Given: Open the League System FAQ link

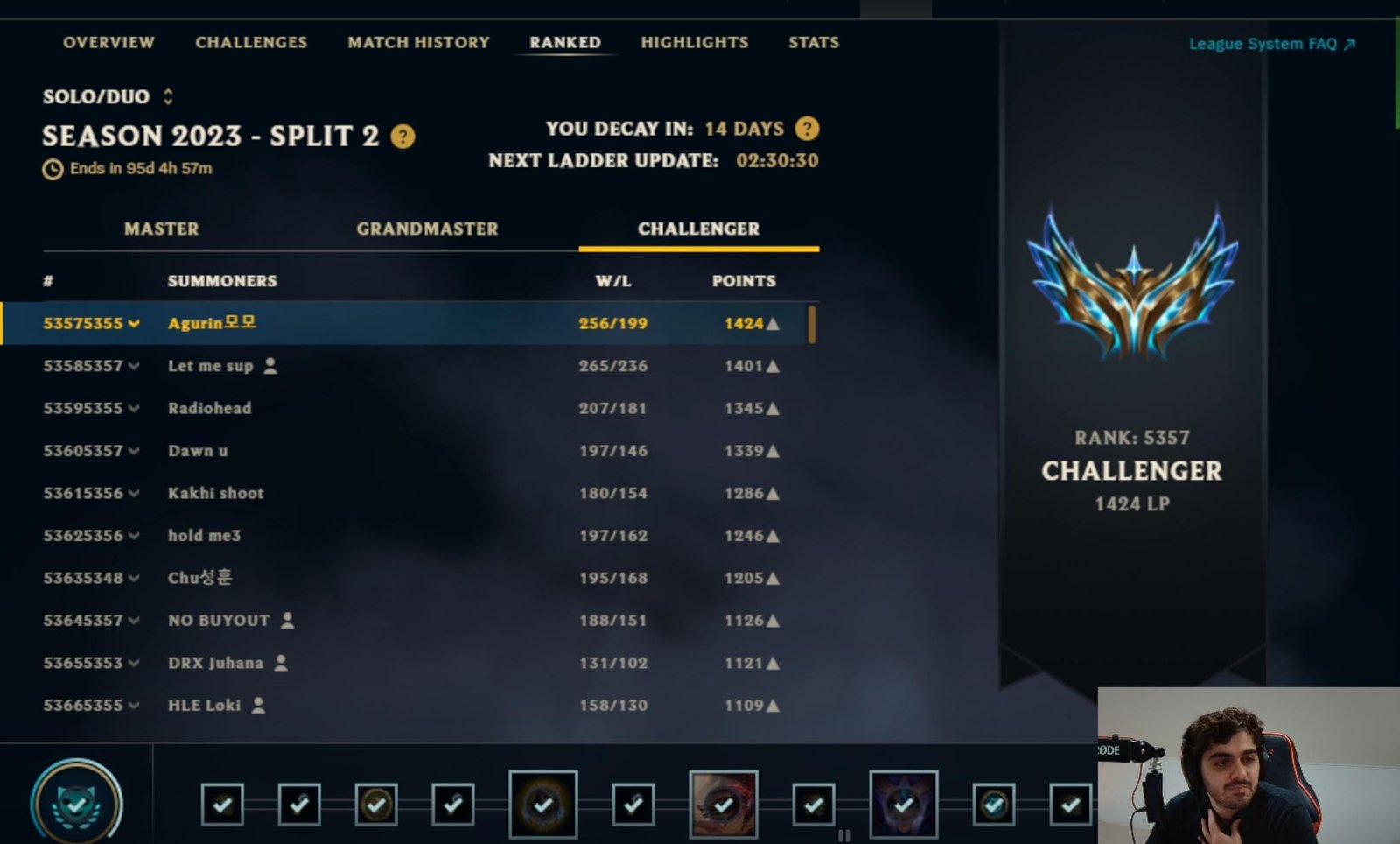Looking at the screenshot, I should tap(1271, 44).
